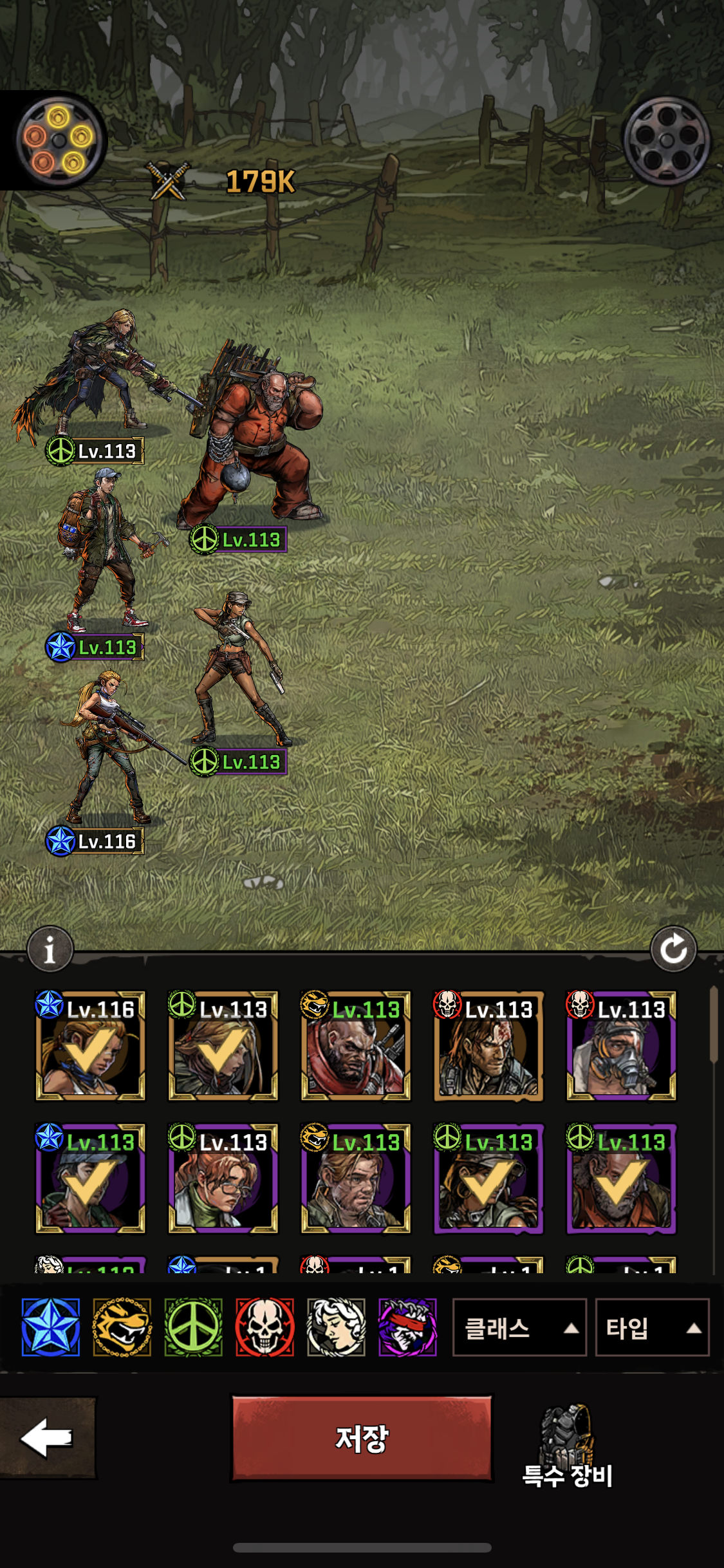Viewport: 724px width, 1568px height.
Task: Open the player's revolver cylinder with bullets
Action: click(59, 140)
